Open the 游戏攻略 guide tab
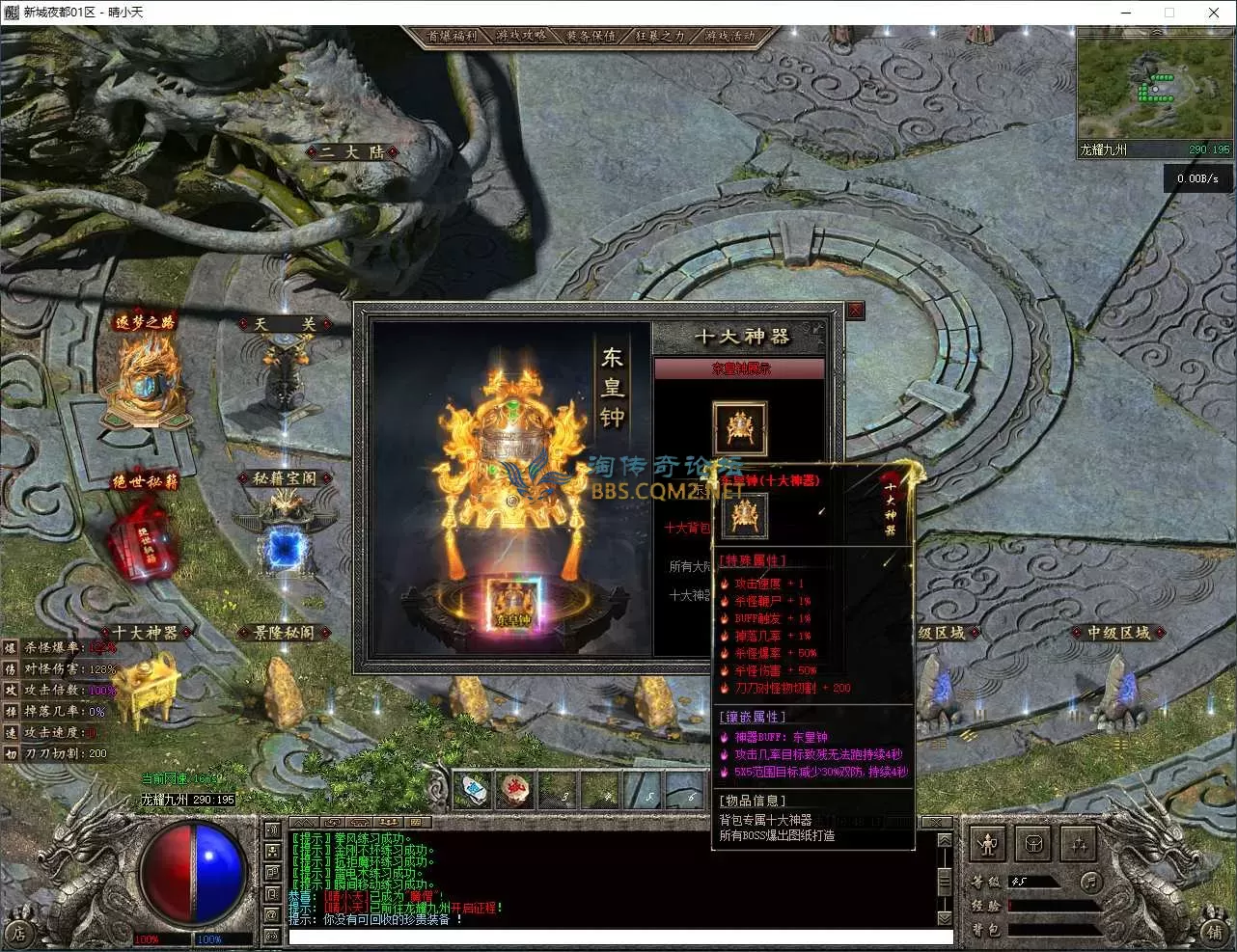 pos(522,36)
